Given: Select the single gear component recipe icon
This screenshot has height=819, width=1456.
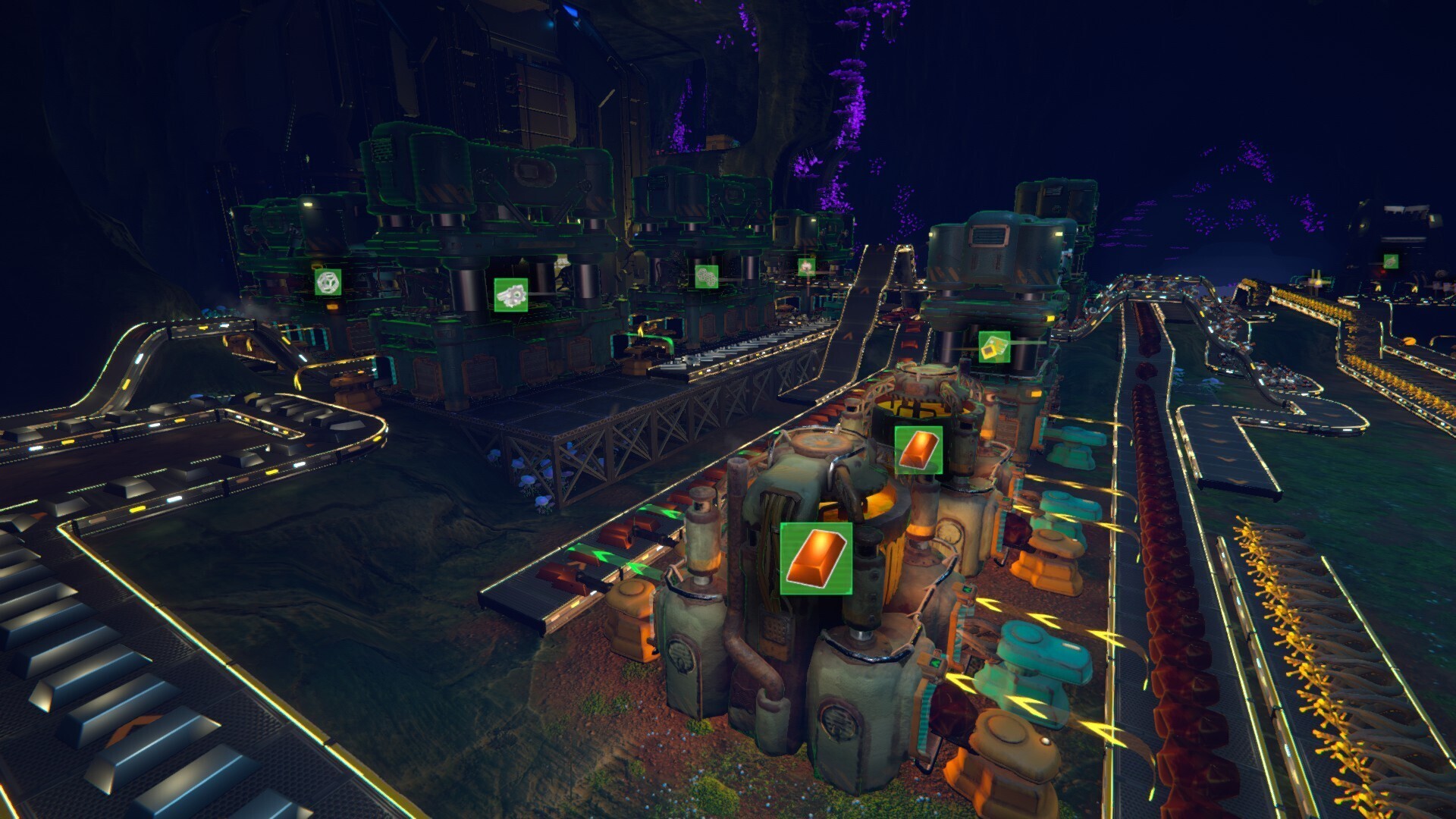Looking at the screenshot, I should (x=511, y=294).
